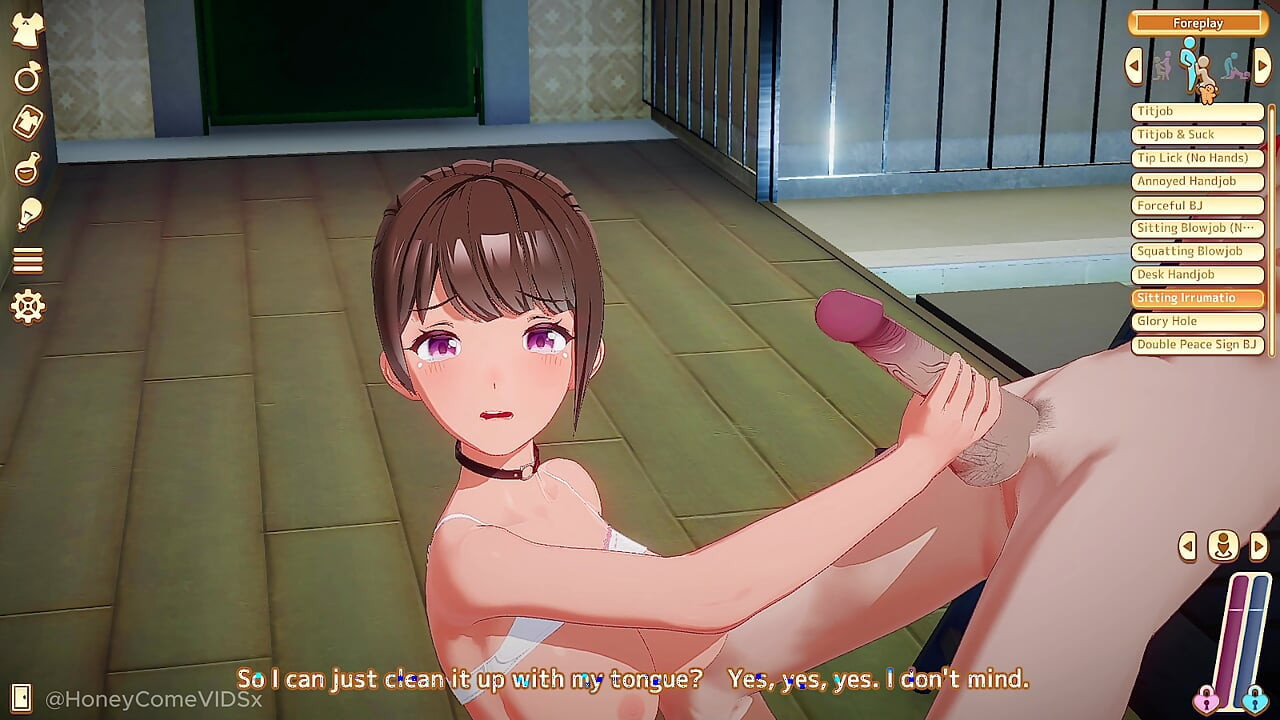Click the scrollbar beside the position list
Viewport: 1280px width, 720px height.
pyautogui.click(x=1273, y=230)
